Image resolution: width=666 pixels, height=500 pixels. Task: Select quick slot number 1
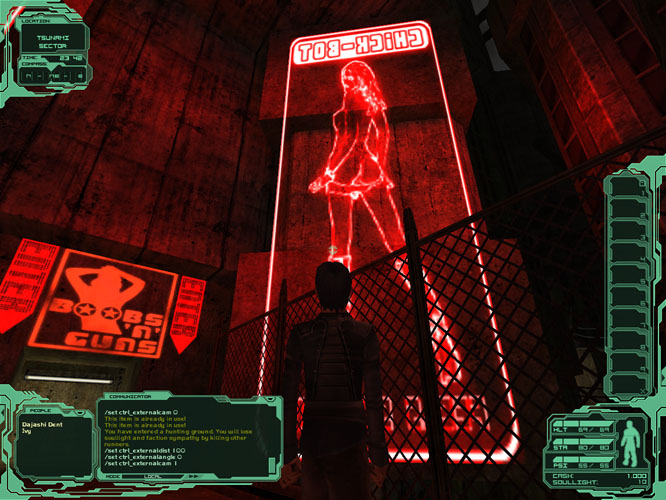tap(625, 189)
